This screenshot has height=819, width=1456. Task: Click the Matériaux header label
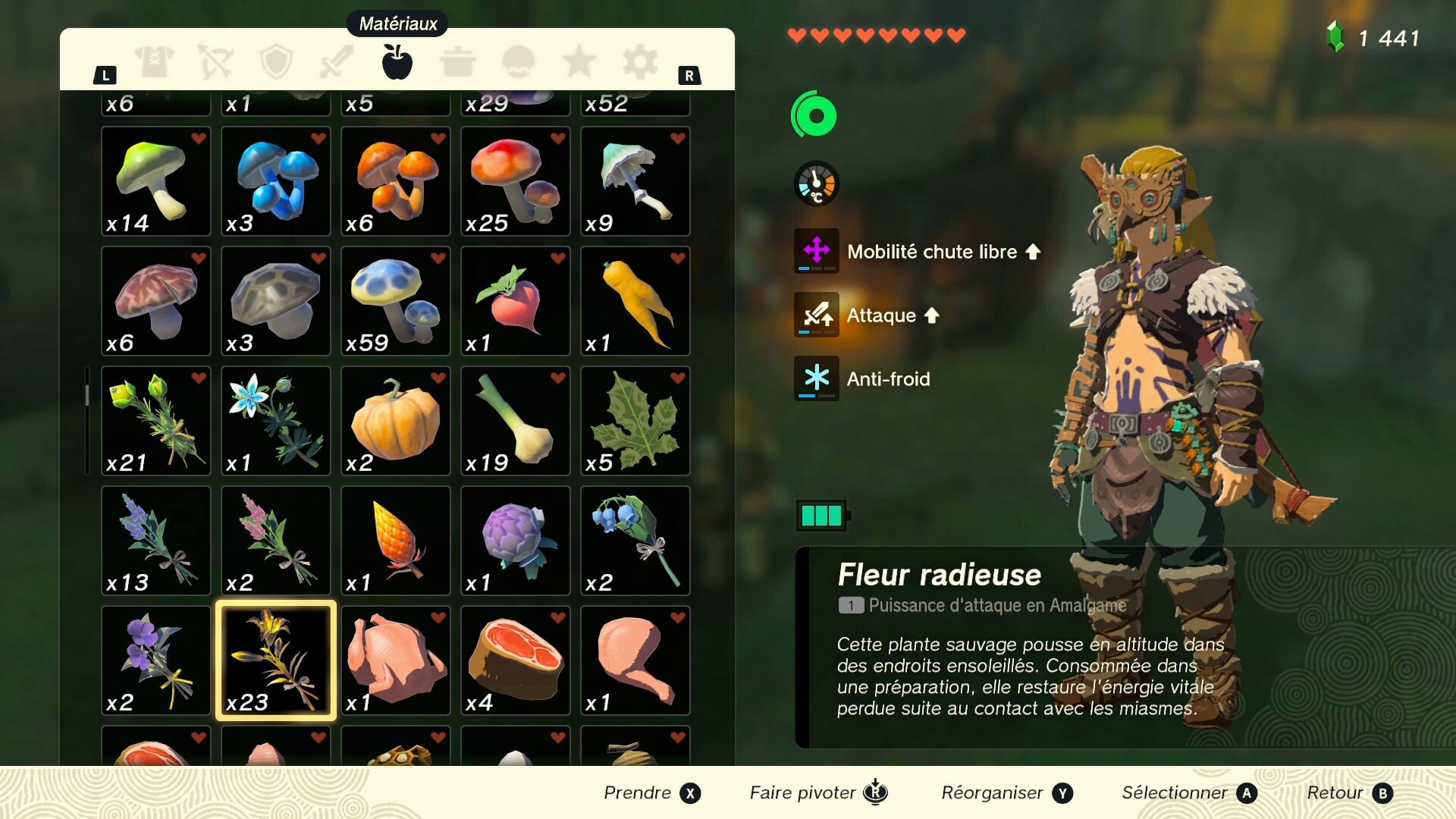(x=396, y=23)
